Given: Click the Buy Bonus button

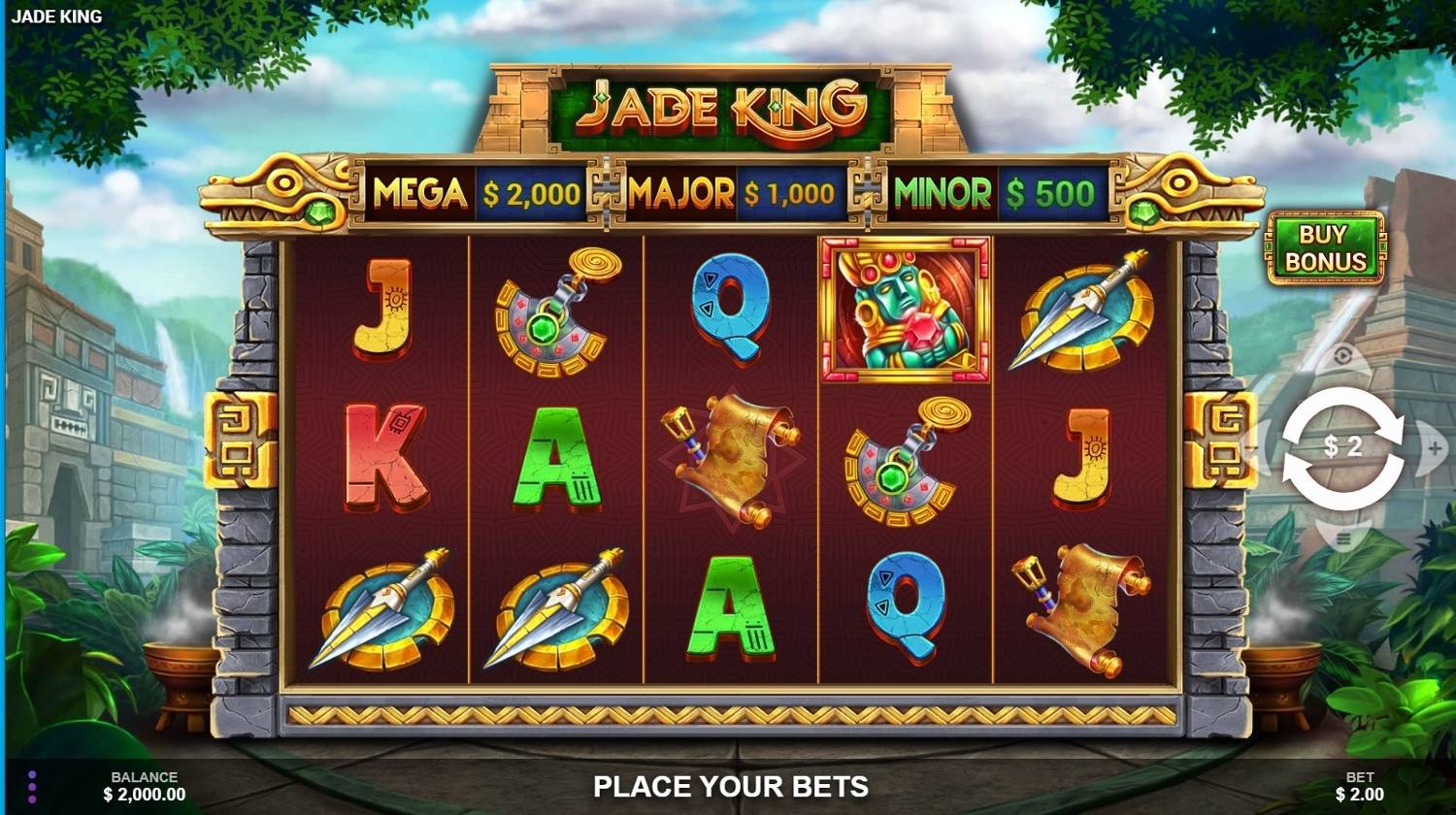Looking at the screenshot, I should point(1326,246).
